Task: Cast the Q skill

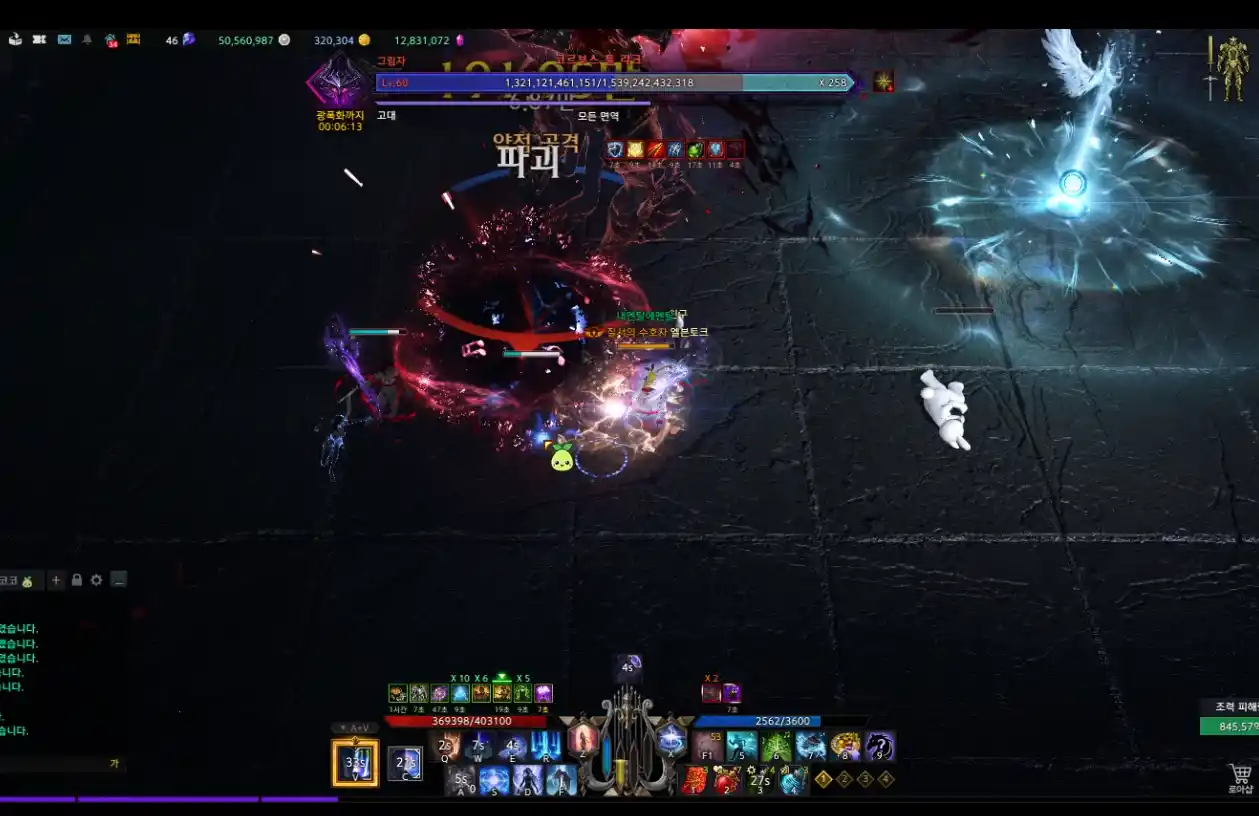Action: (445, 746)
